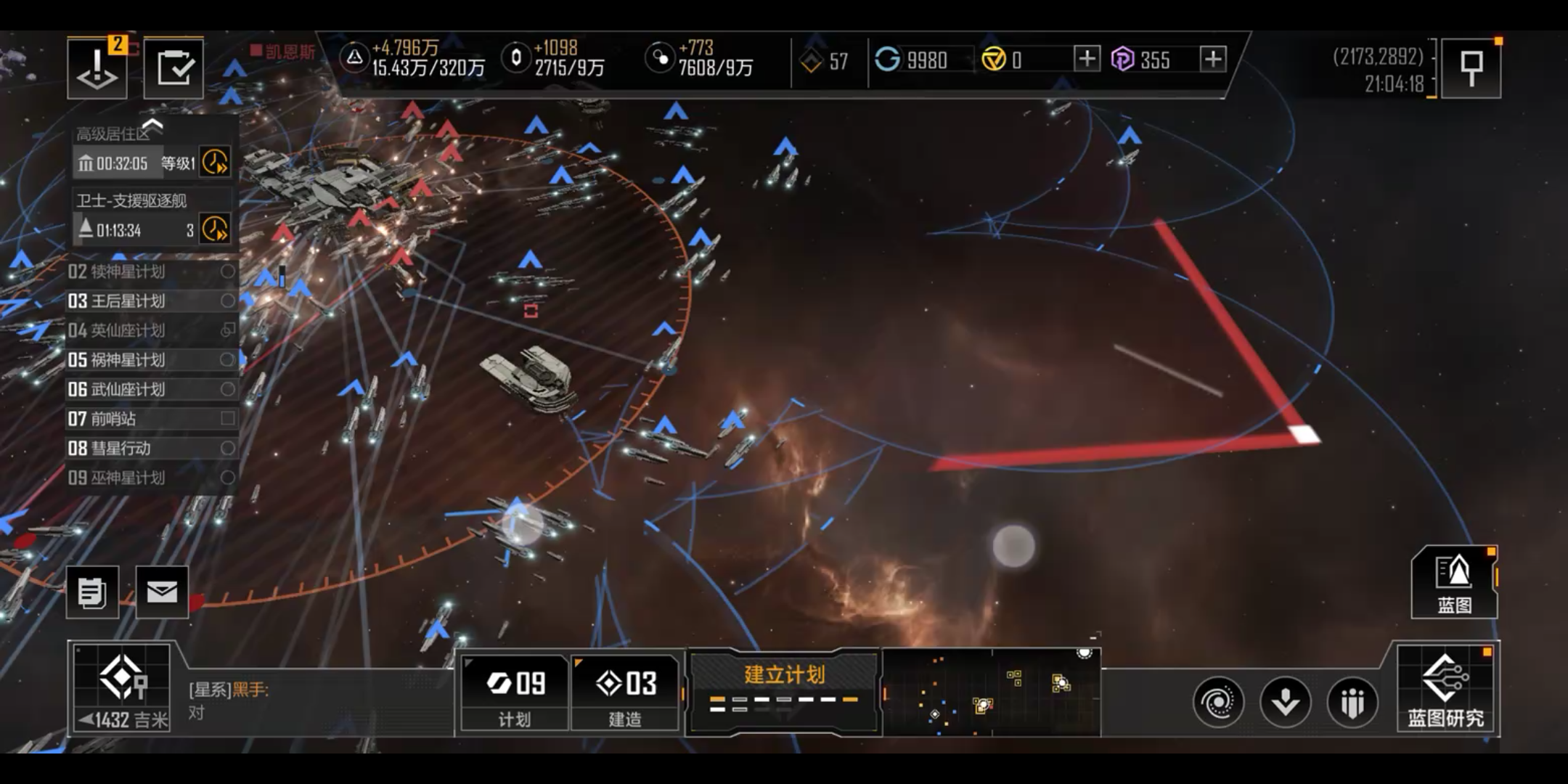Speed up the 卫士-支援驱逐舰 build timer
This screenshot has height=784, width=1568.
pos(215,229)
